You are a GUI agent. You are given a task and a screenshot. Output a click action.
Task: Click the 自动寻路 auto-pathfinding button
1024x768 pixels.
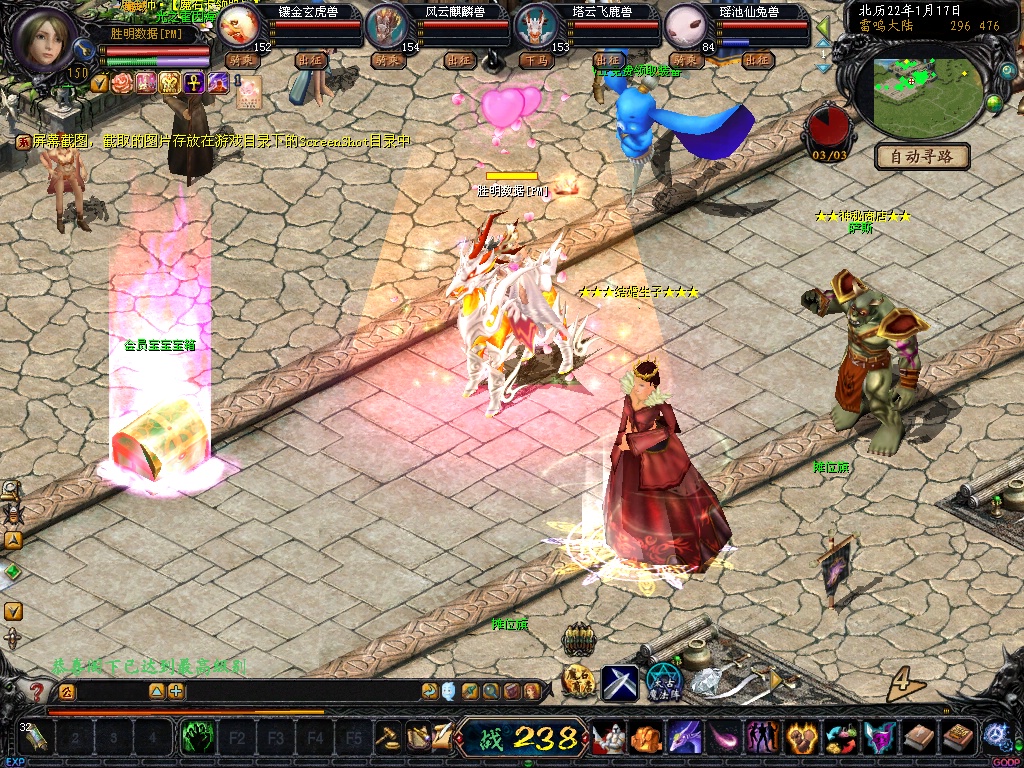tap(922, 156)
